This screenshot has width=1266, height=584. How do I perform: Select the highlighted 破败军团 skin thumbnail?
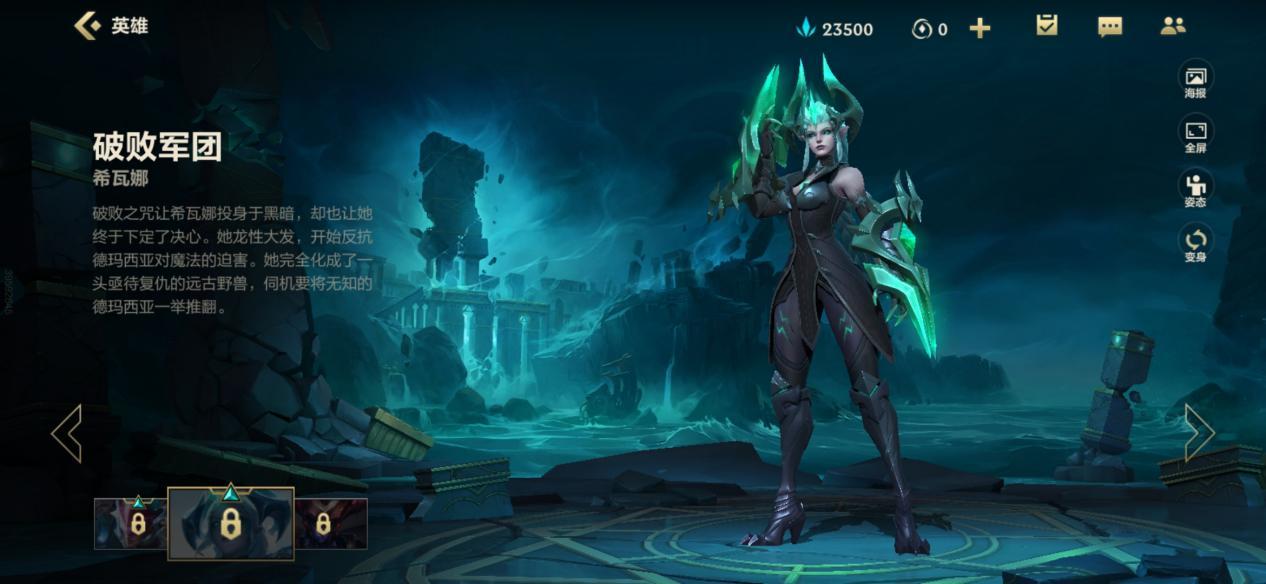tap(231, 523)
